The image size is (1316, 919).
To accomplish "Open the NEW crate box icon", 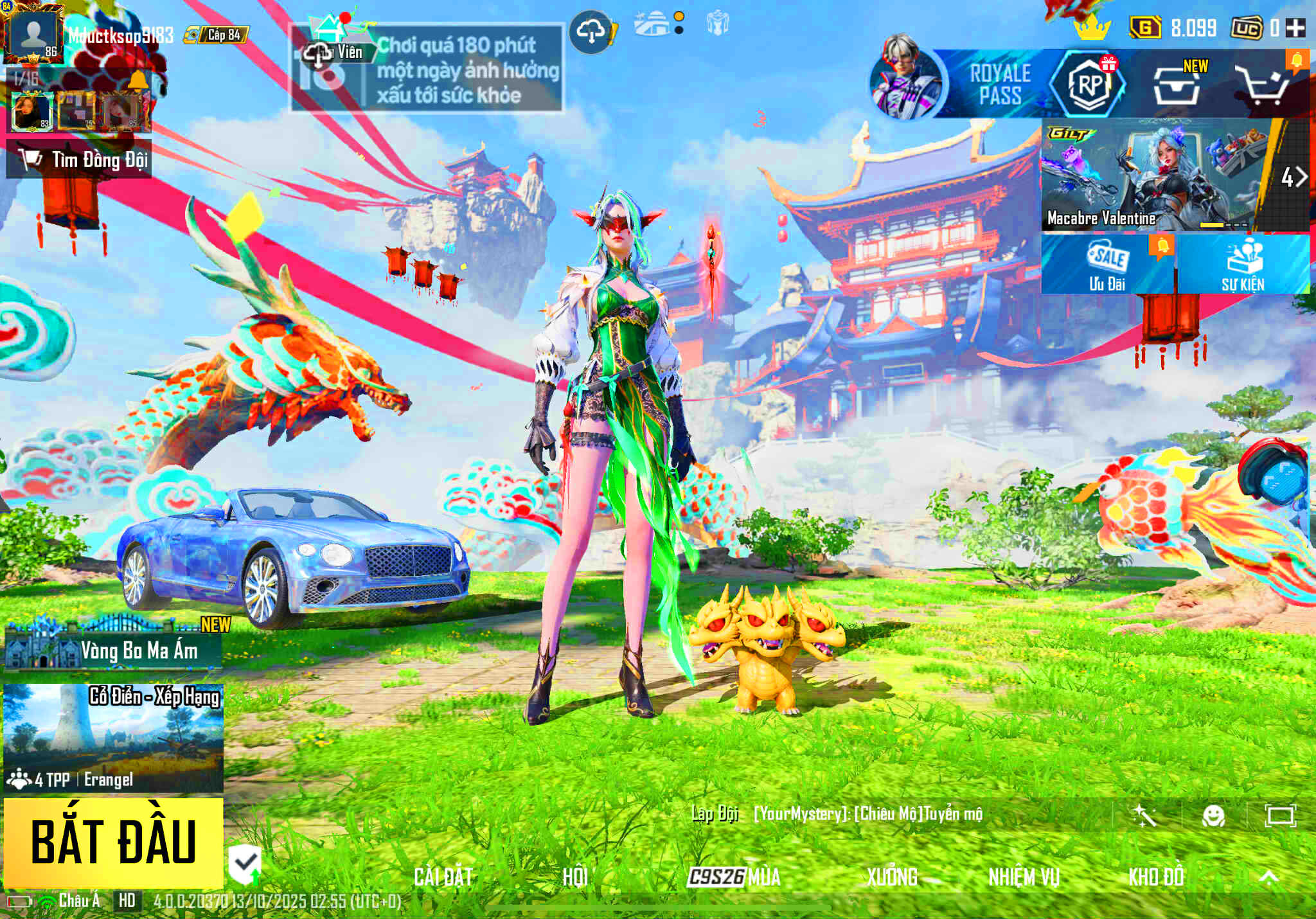I will tap(1176, 85).
